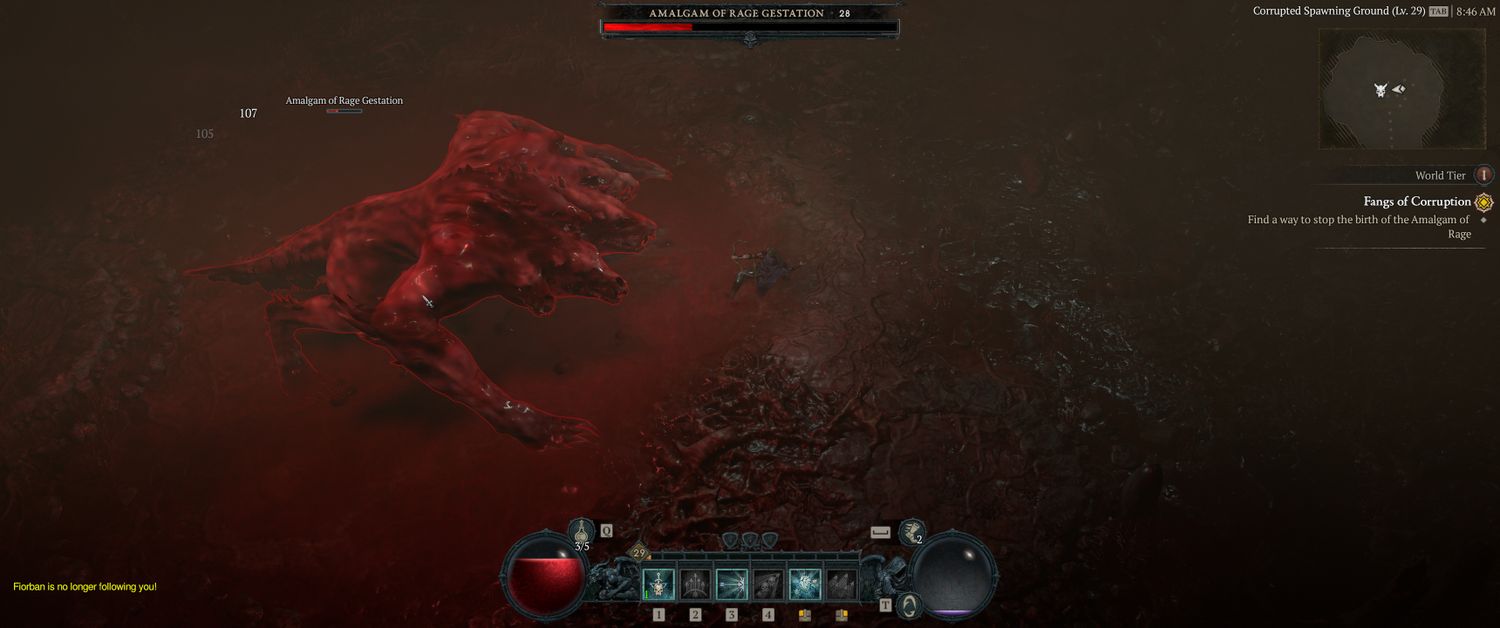
Task: Activate the skull and sword skill
Action: pyautogui.click(x=658, y=584)
